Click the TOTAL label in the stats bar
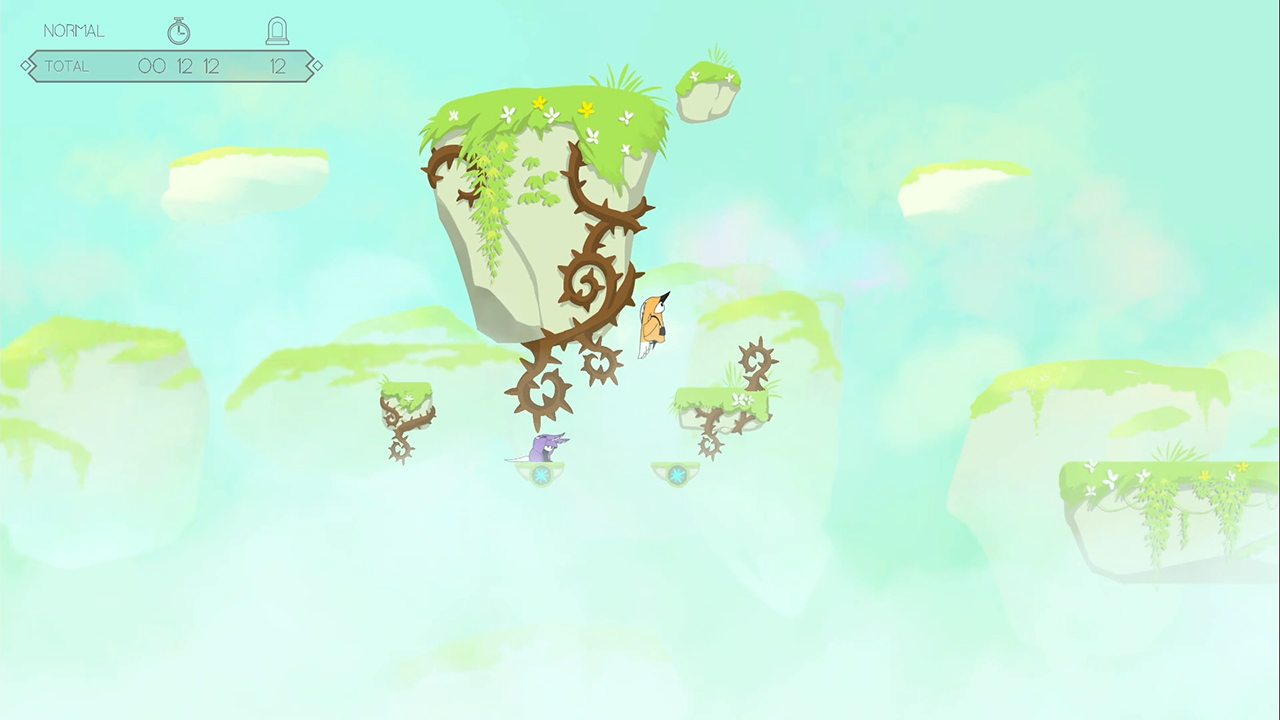Viewport: 1280px width, 720px height. (66, 66)
